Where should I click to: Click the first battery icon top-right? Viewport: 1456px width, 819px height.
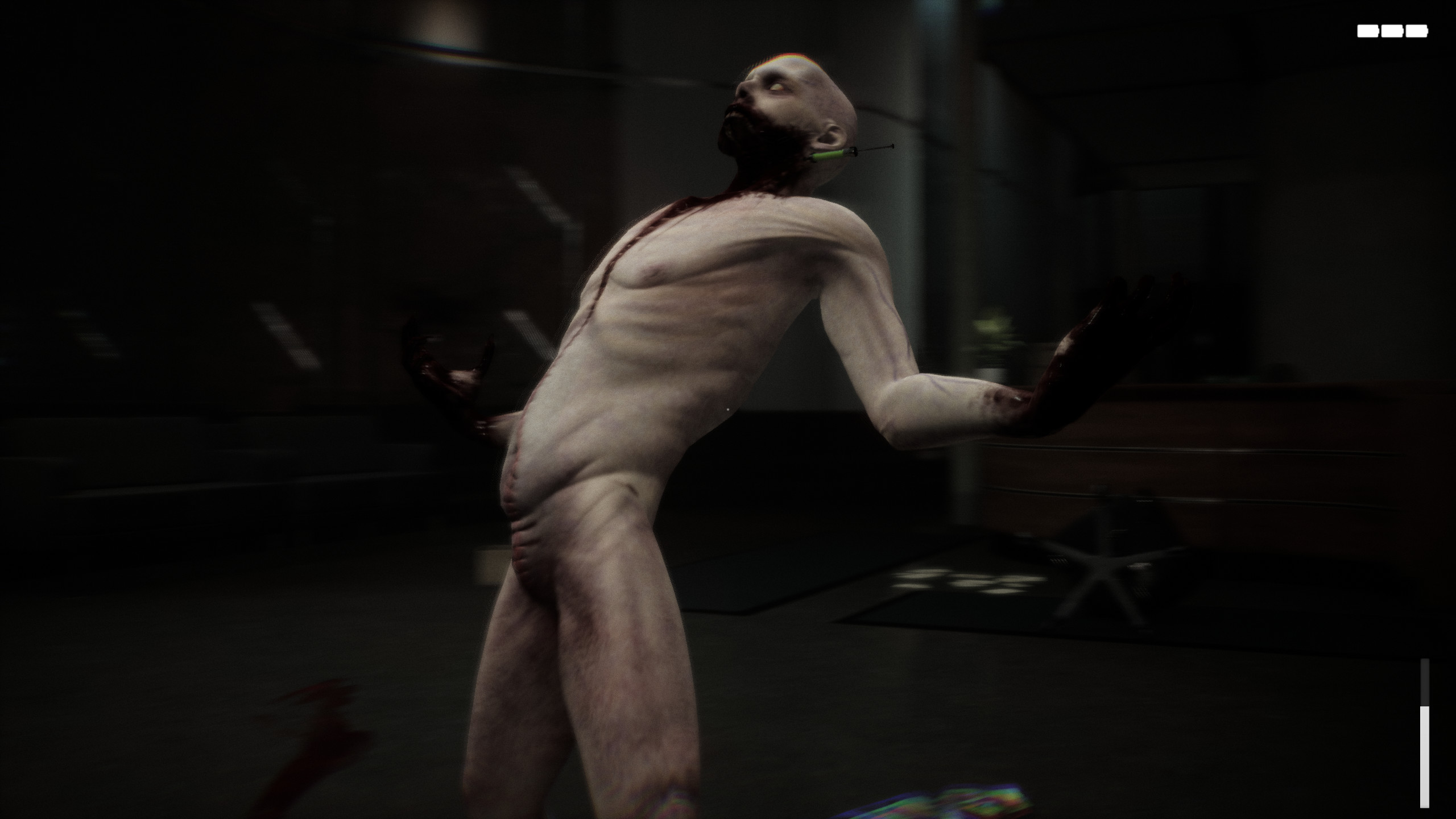[x=1368, y=31]
